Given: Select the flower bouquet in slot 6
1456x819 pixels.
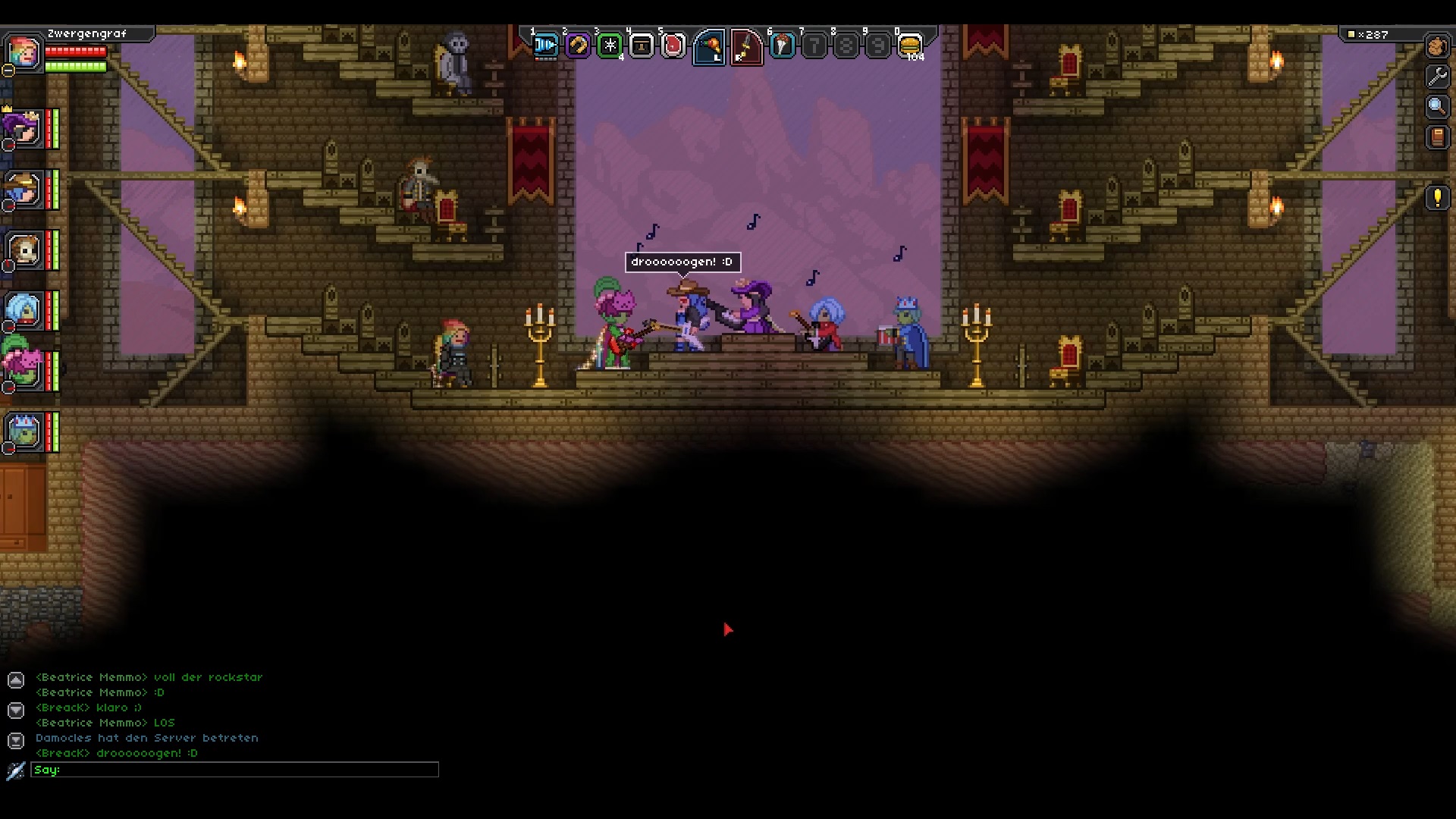Looking at the screenshot, I should pos(782,46).
